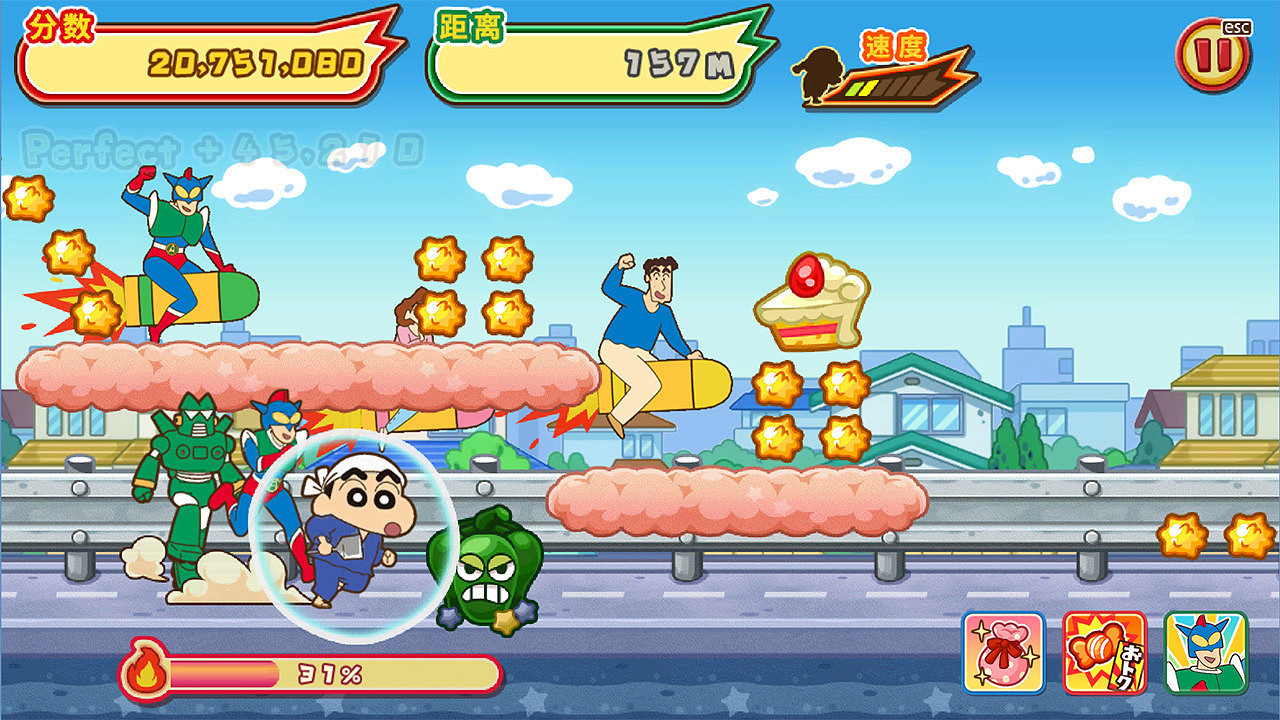Click the bird icon beside the speed gauge
The height and width of the screenshot is (720, 1280).
click(x=818, y=75)
